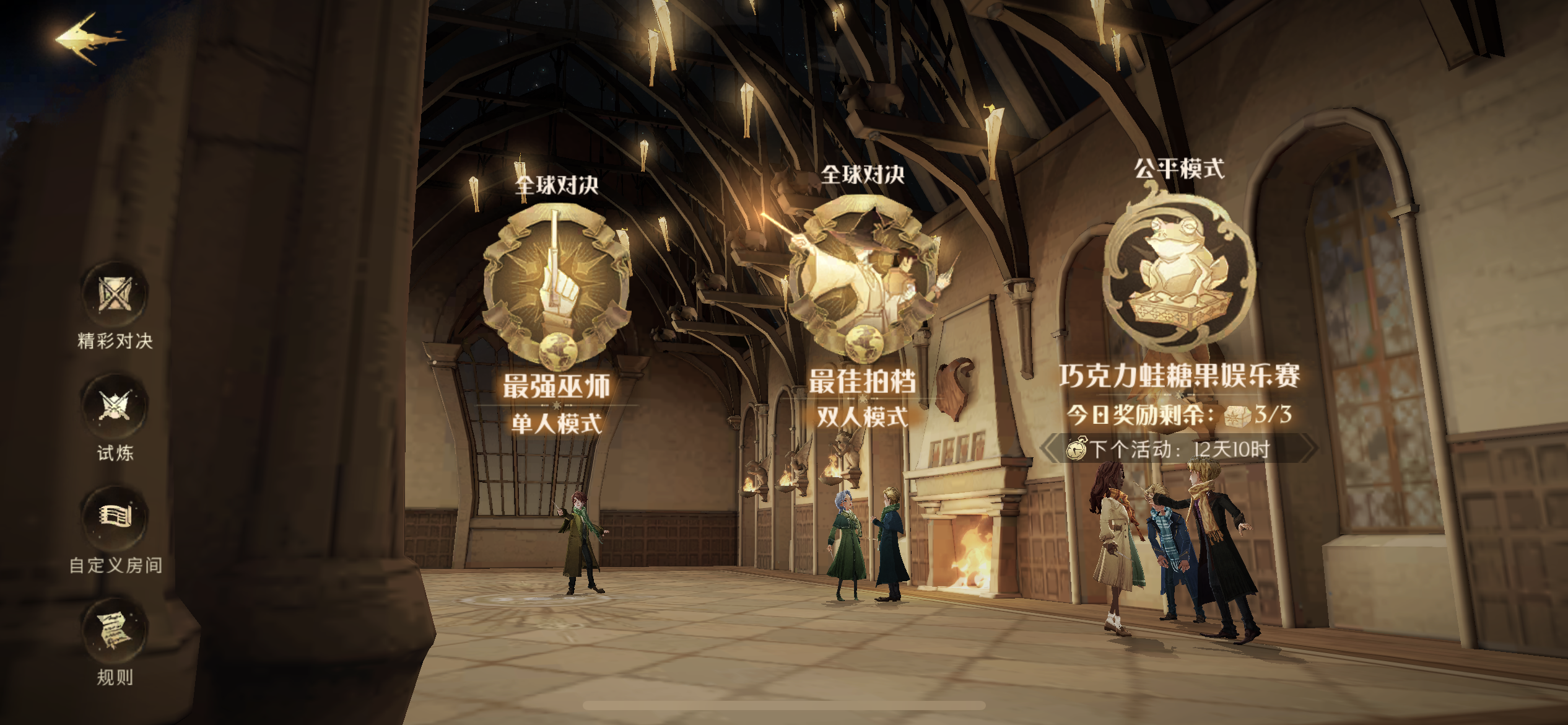Open 精彩对决 highlights
The height and width of the screenshot is (725, 1568).
[x=115, y=296]
